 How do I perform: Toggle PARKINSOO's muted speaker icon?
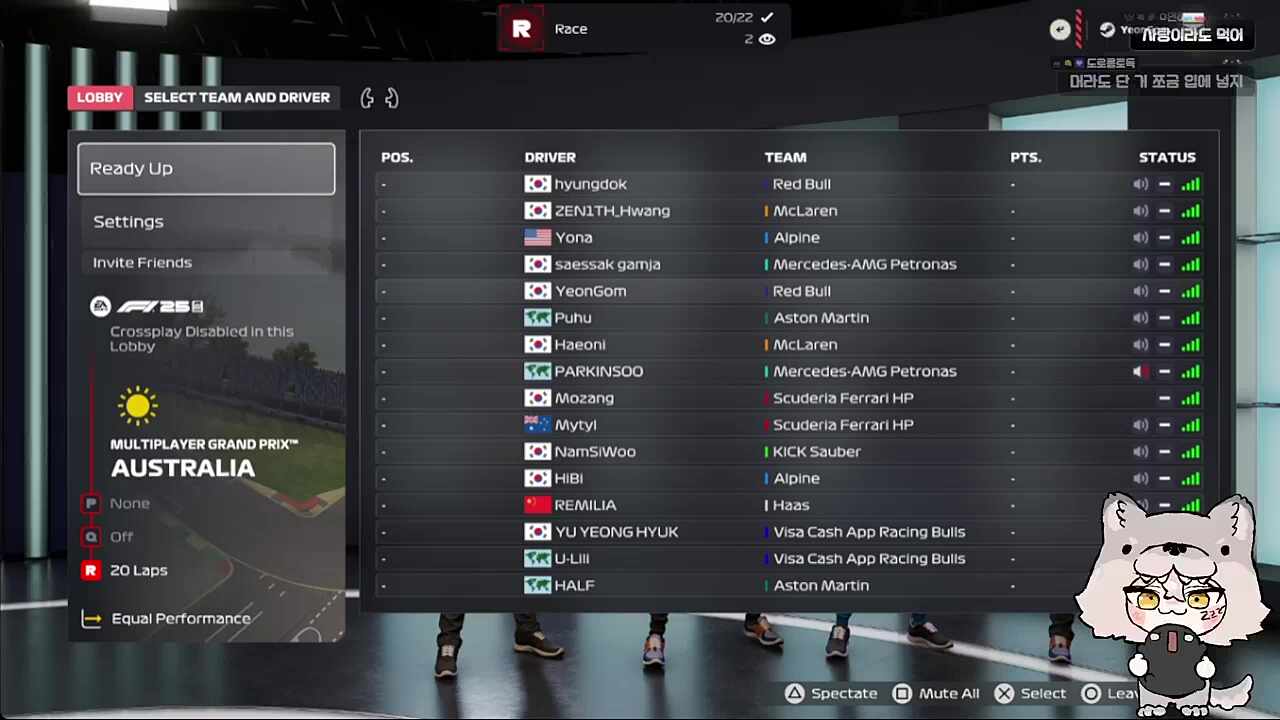(x=1140, y=372)
